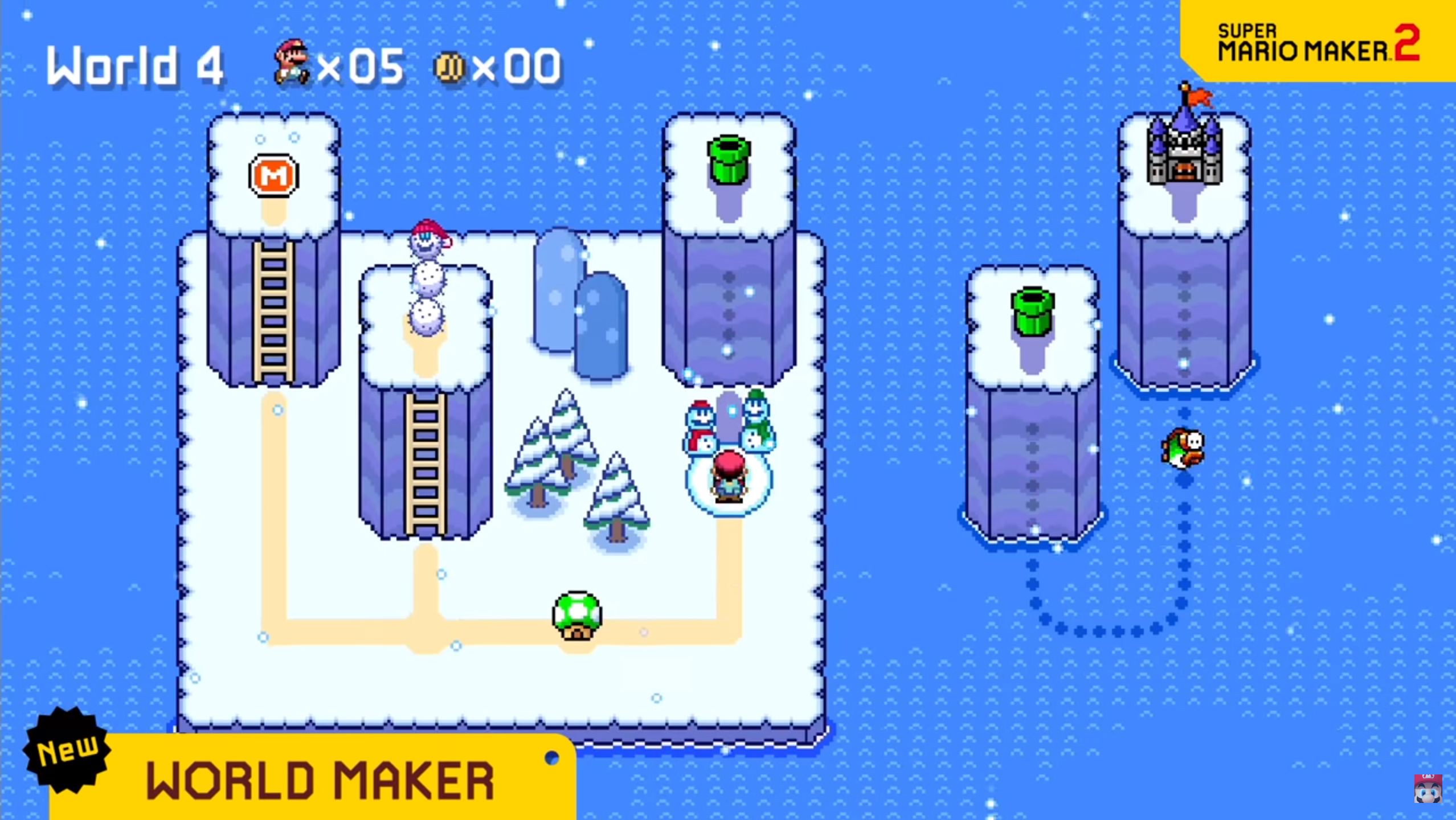Select the snowball stack snowman decoration
Viewport: 1456px width, 820px height.
click(x=427, y=279)
